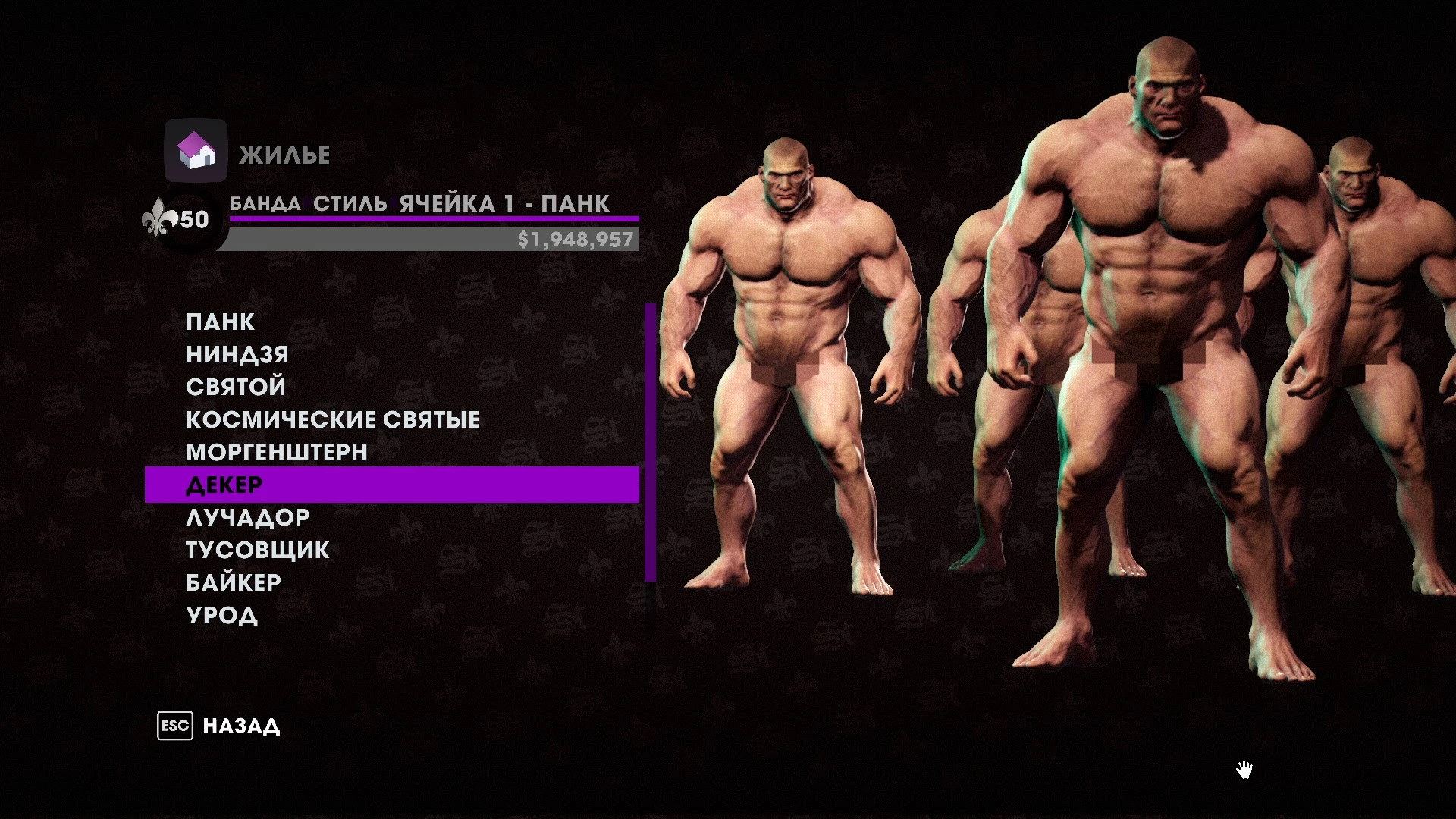The width and height of the screenshot is (1456, 819).
Task: Pick ТУСОВЩИК from the style list
Action: (257, 548)
